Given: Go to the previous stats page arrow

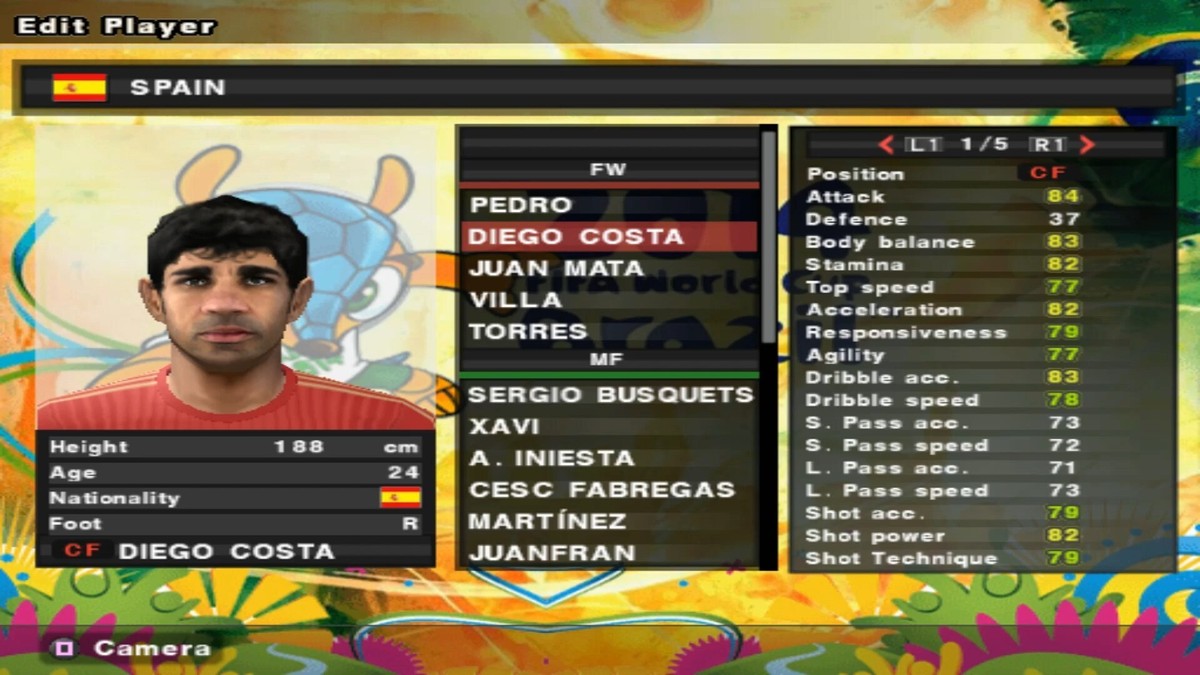Looking at the screenshot, I should coord(886,145).
